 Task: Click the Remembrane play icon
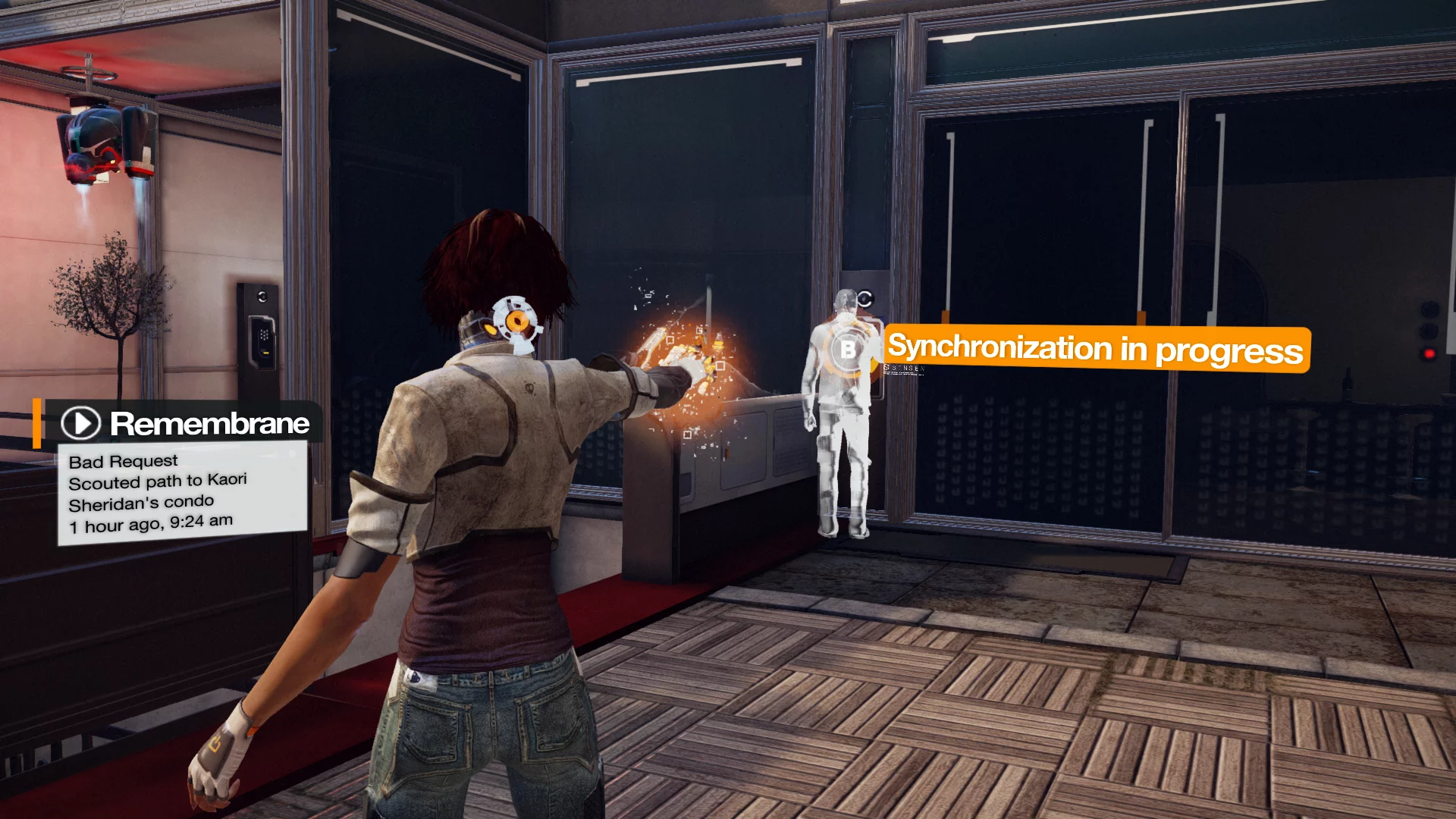click(80, 423)
